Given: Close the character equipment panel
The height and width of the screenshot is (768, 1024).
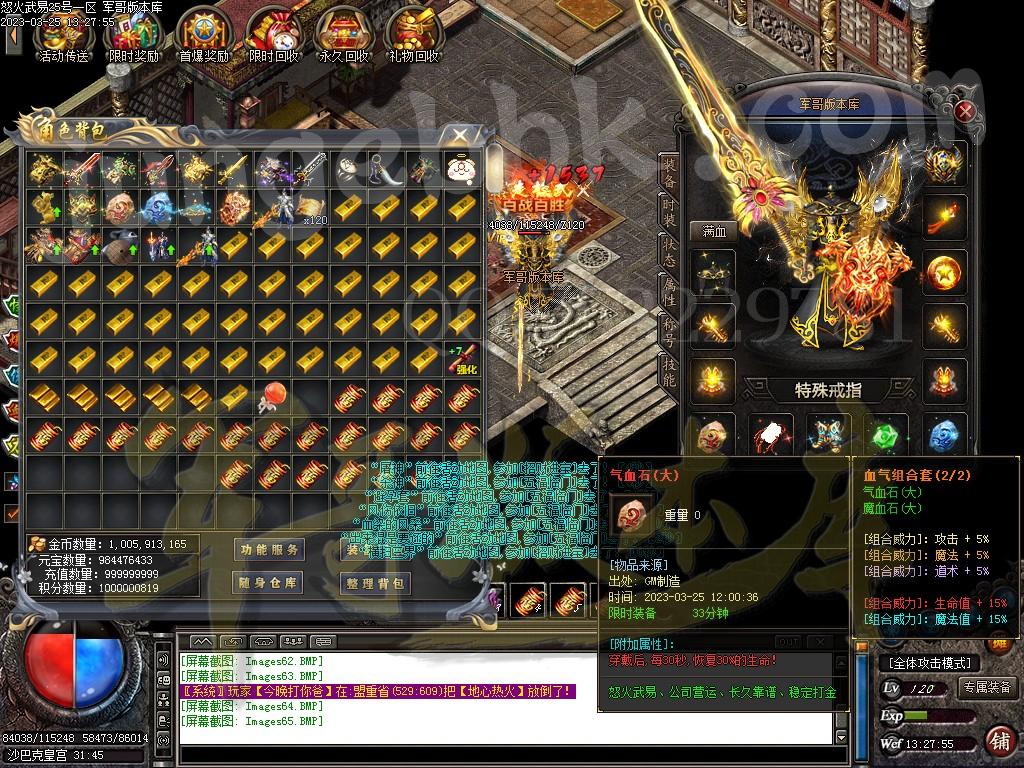Looking at the screenshot, I should (x=964, y=111).
